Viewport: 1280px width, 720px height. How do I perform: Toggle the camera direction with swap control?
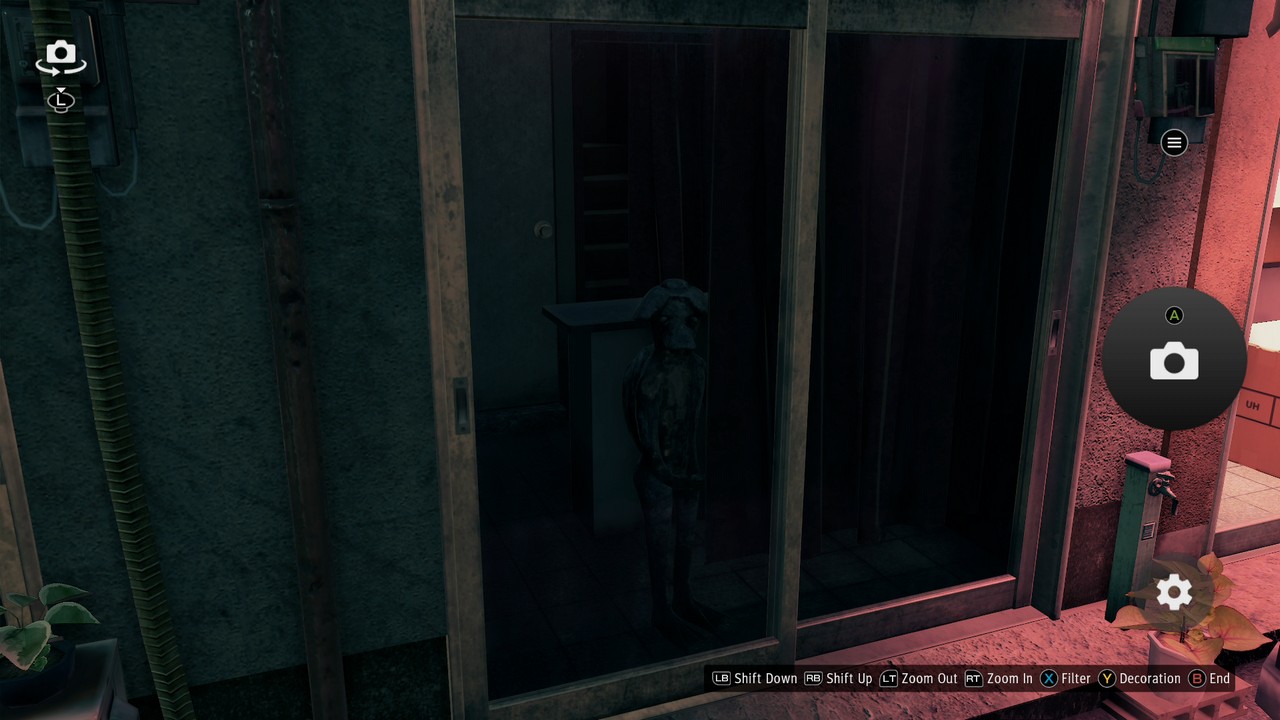[60, 56]
